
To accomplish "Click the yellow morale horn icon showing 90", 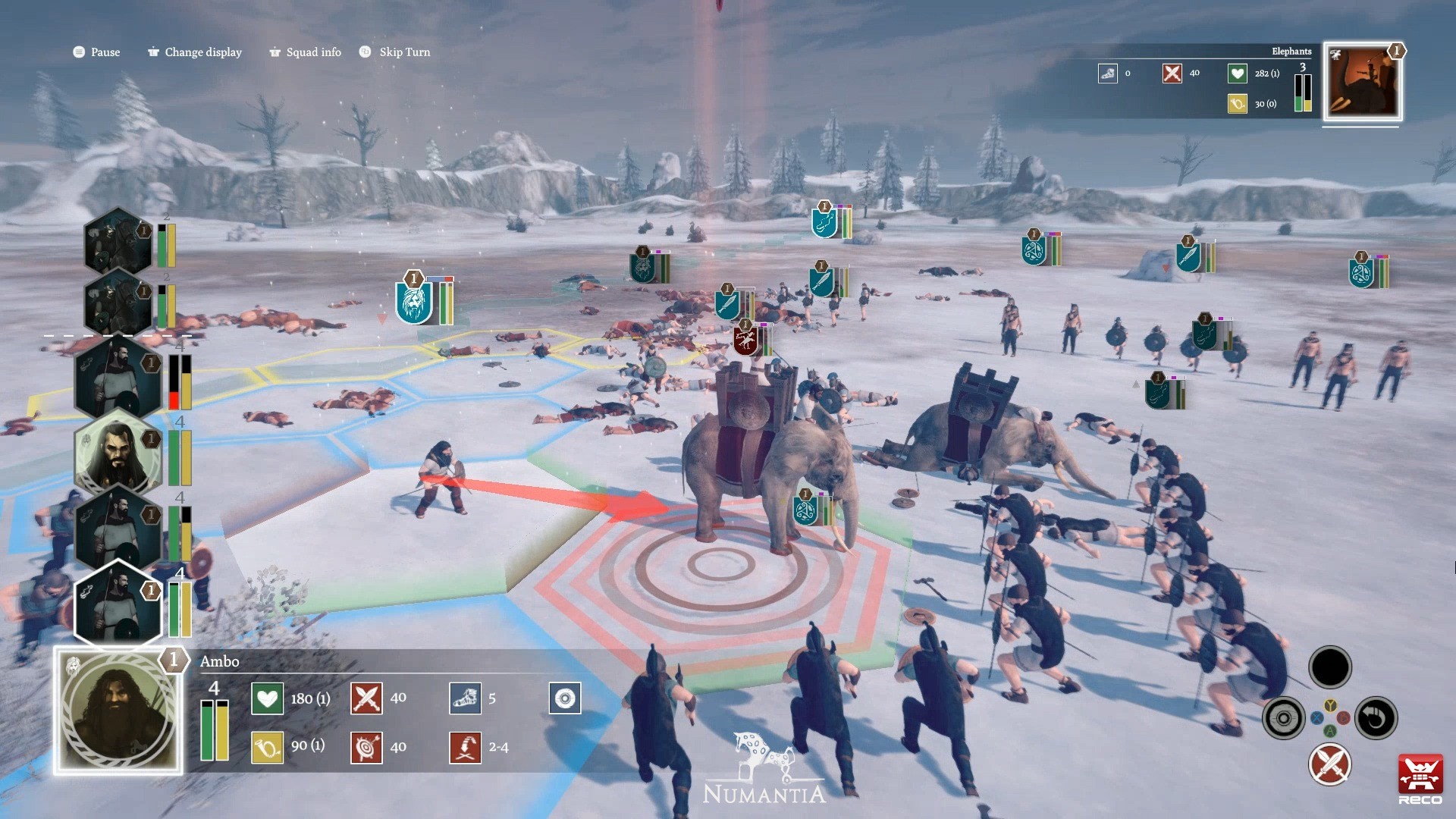I will click(x=267, y=747).
